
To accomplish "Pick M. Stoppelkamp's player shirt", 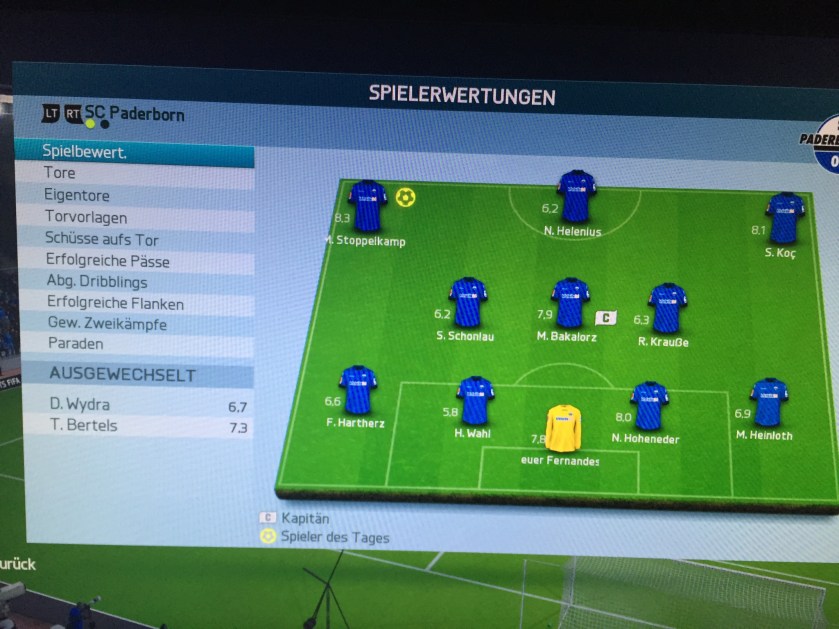I will [367, 205].
